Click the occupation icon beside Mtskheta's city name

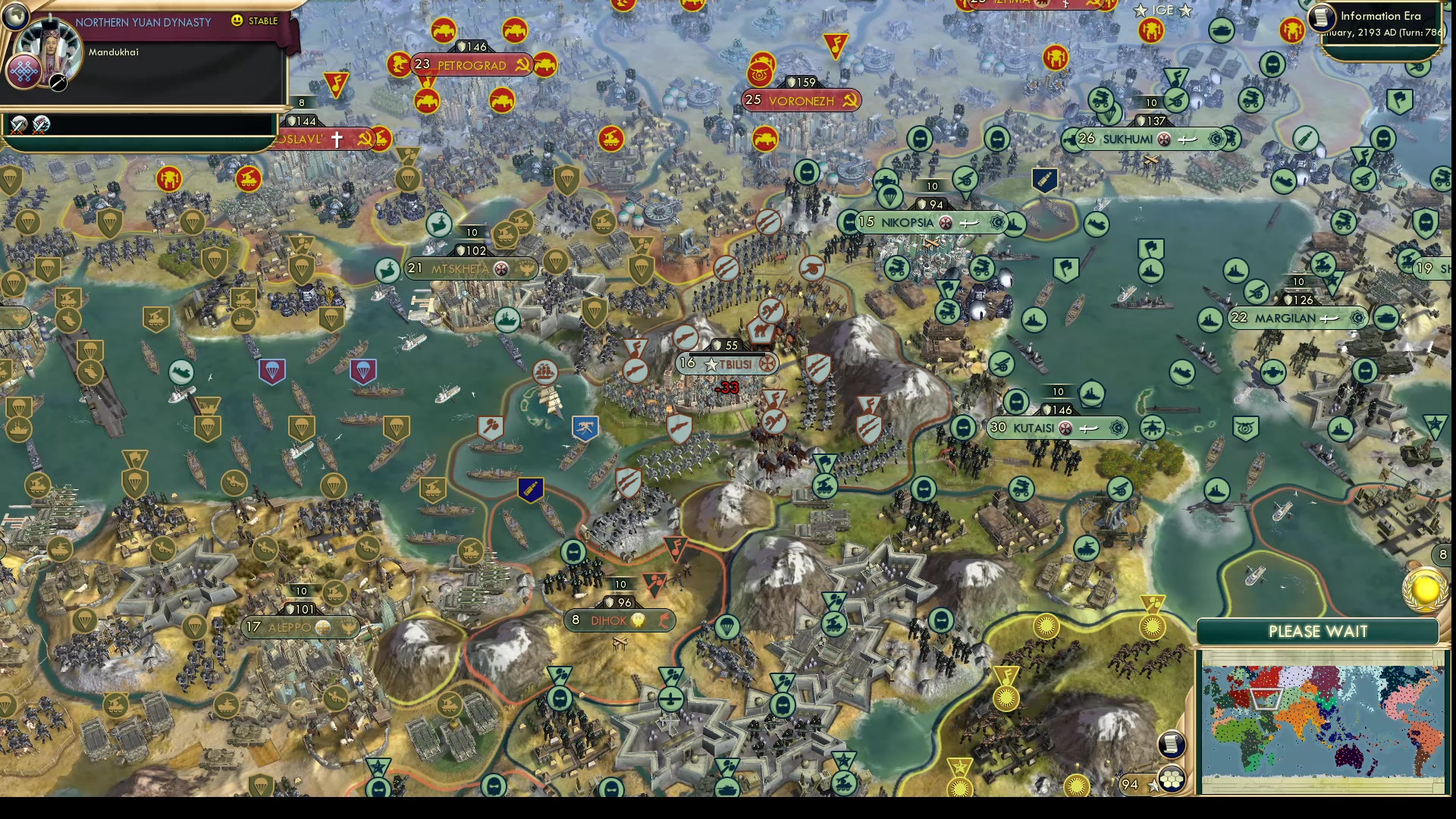[x=500, y=268]
